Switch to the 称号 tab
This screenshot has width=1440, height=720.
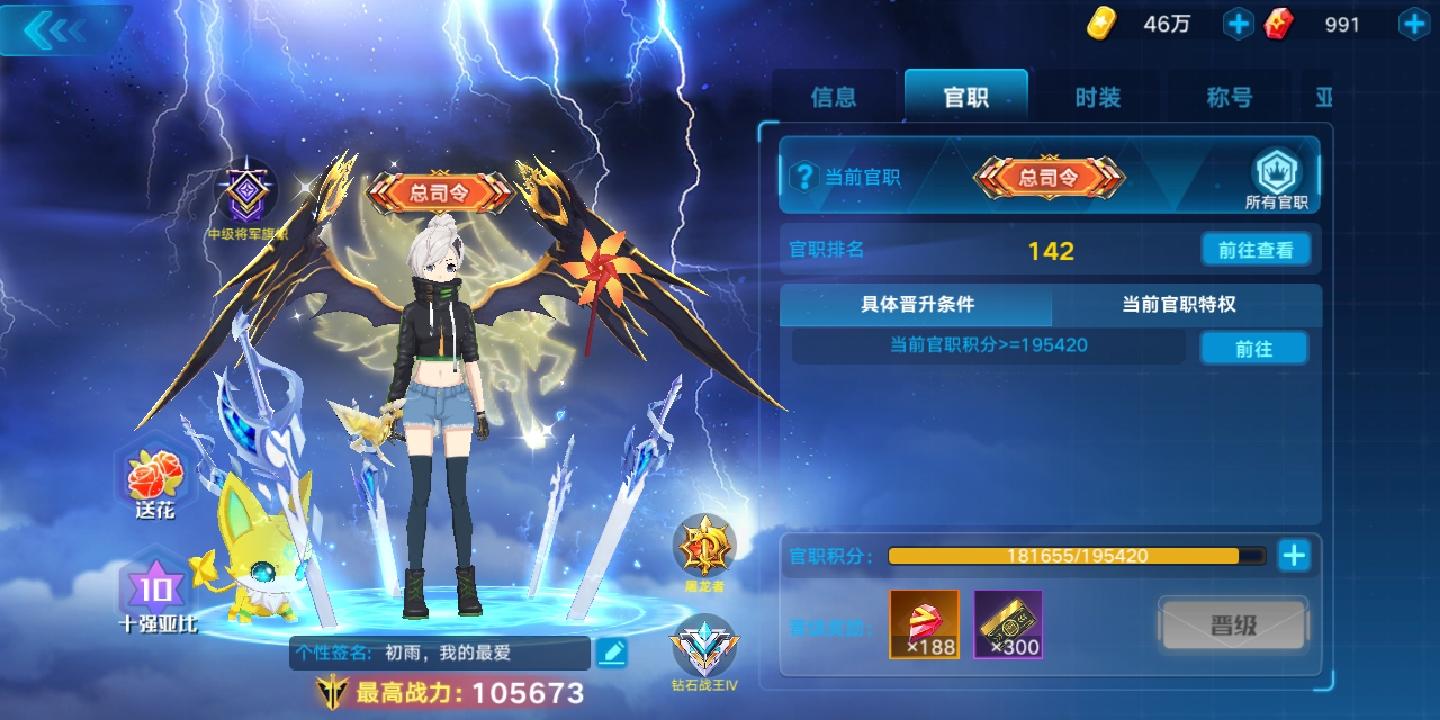click(1227, 97)
